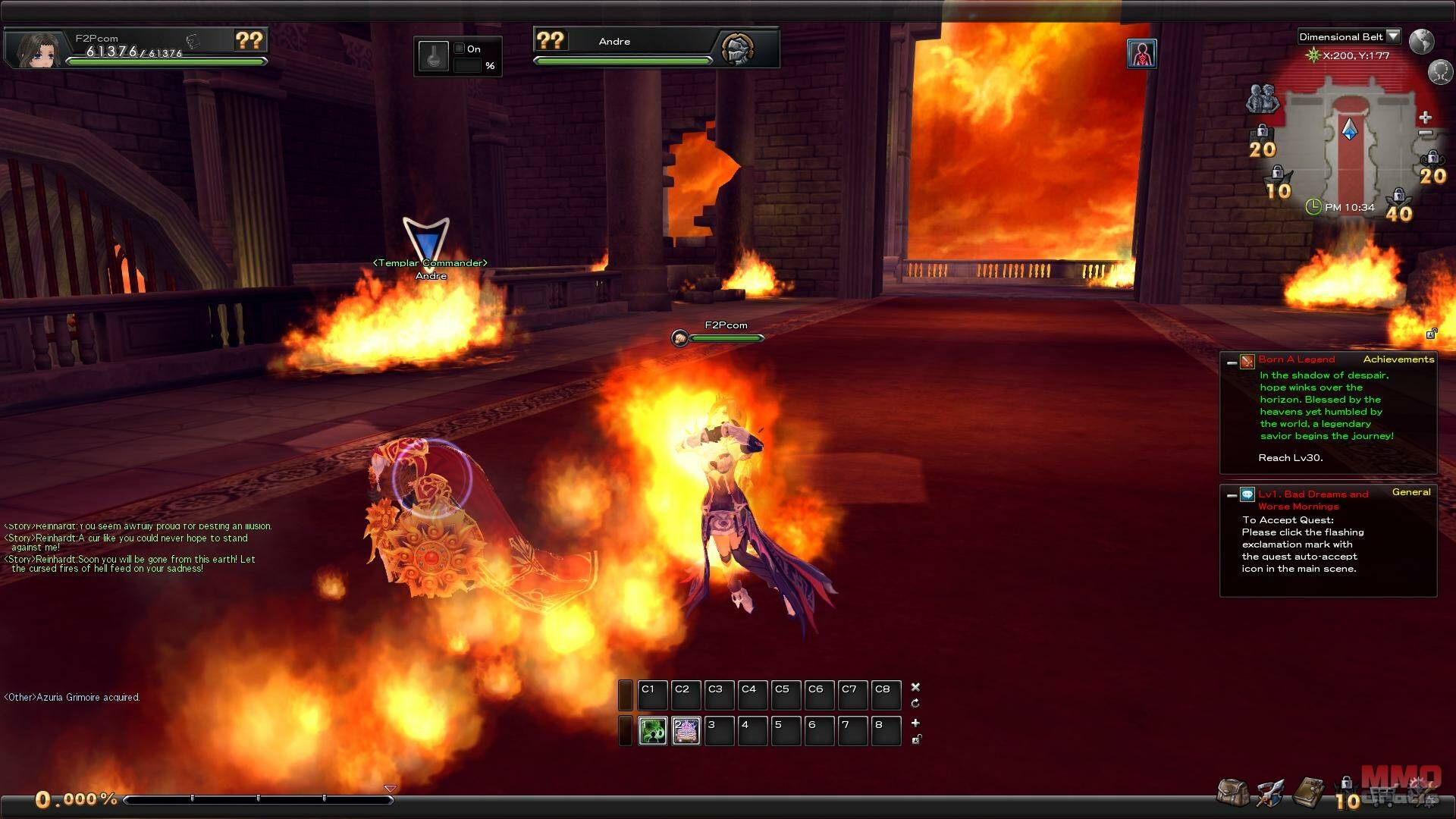Collapse the Born A Legend achievement tracker
Image resolution: width=1456 pixels, height=819 pixels.
pyautogui.click(x=1232, y=362)
